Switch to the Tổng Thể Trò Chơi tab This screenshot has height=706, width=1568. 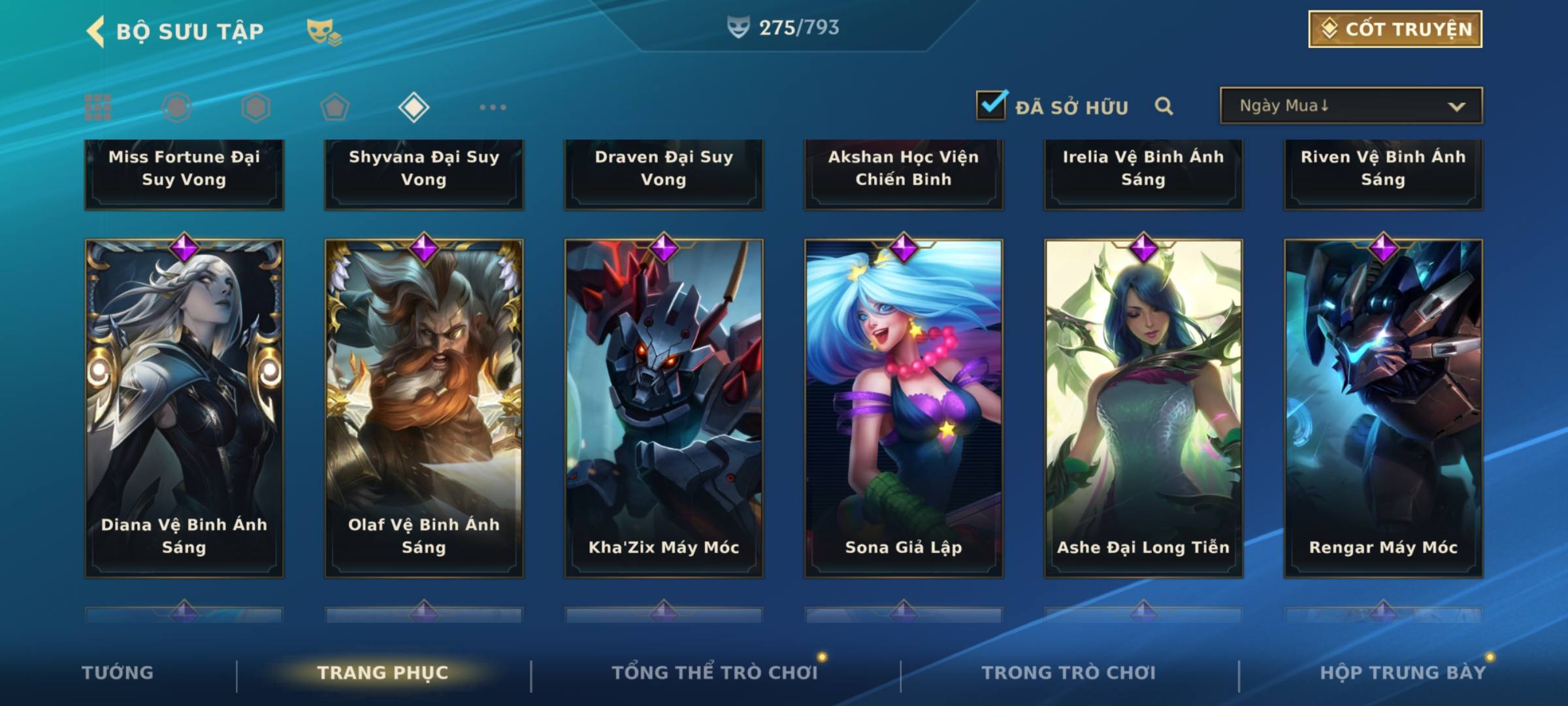(x=715, y=673)
